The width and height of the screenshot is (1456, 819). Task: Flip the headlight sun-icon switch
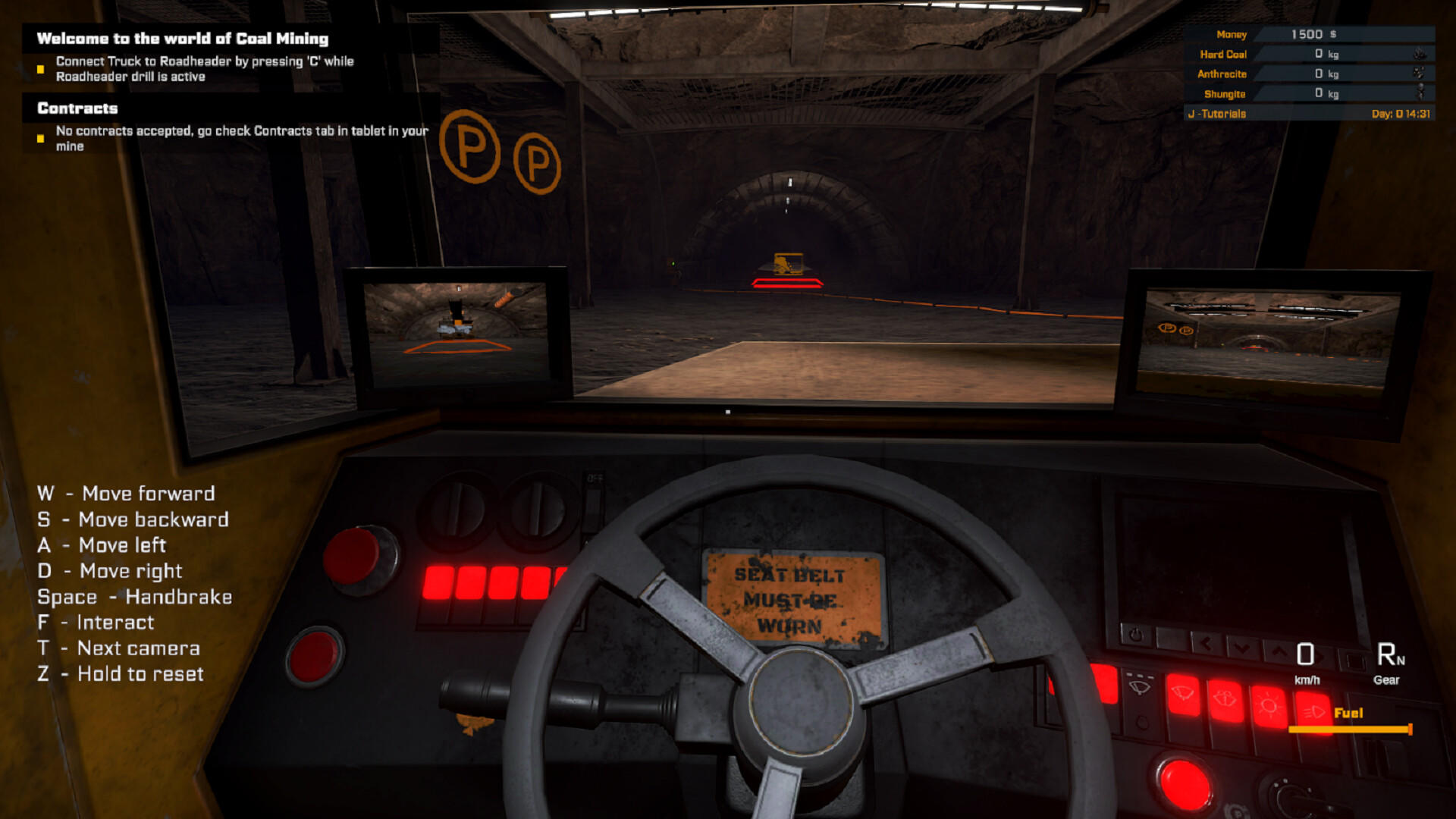[x=1269, y=705]
